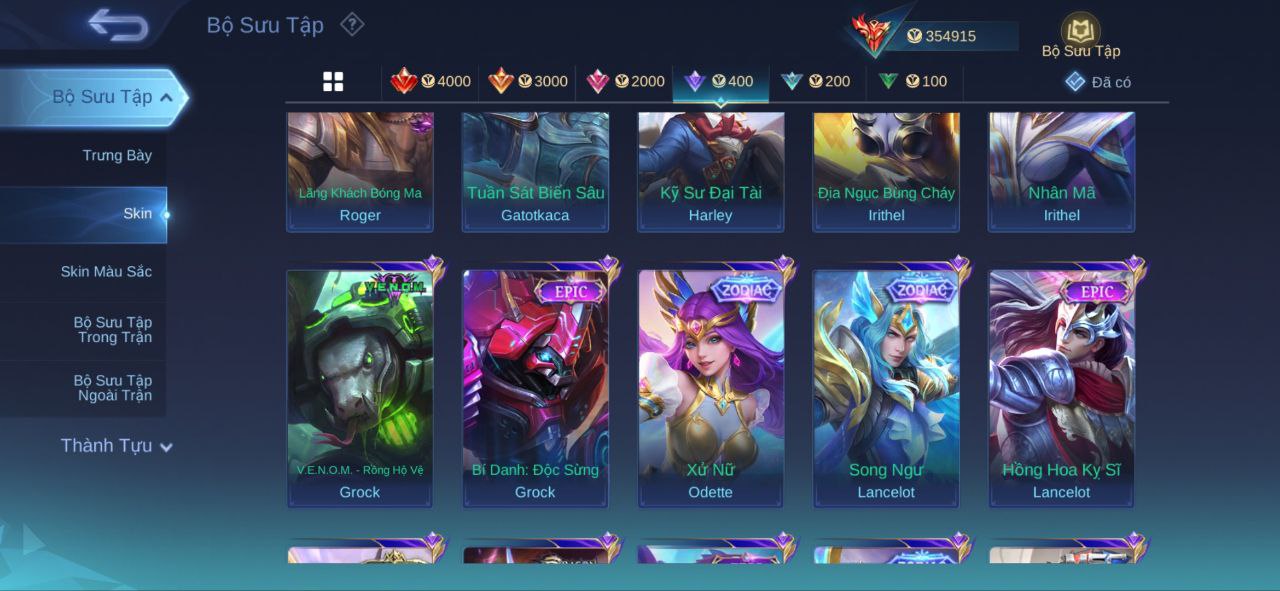Toggle the Đã có owned filter
1280x591 pixels.
1098,82
